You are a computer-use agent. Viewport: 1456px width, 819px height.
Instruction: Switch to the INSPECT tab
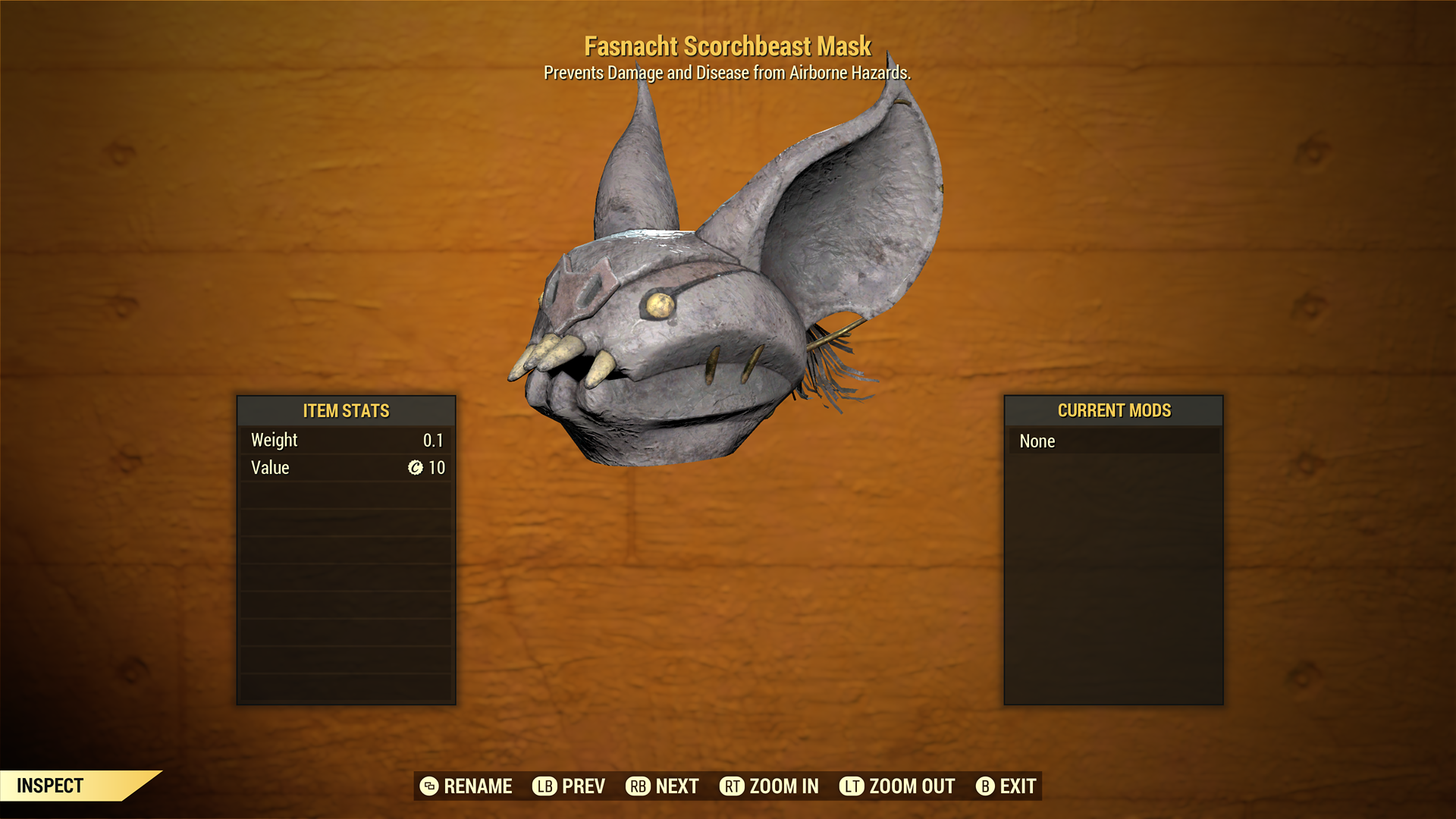[51, 786]
